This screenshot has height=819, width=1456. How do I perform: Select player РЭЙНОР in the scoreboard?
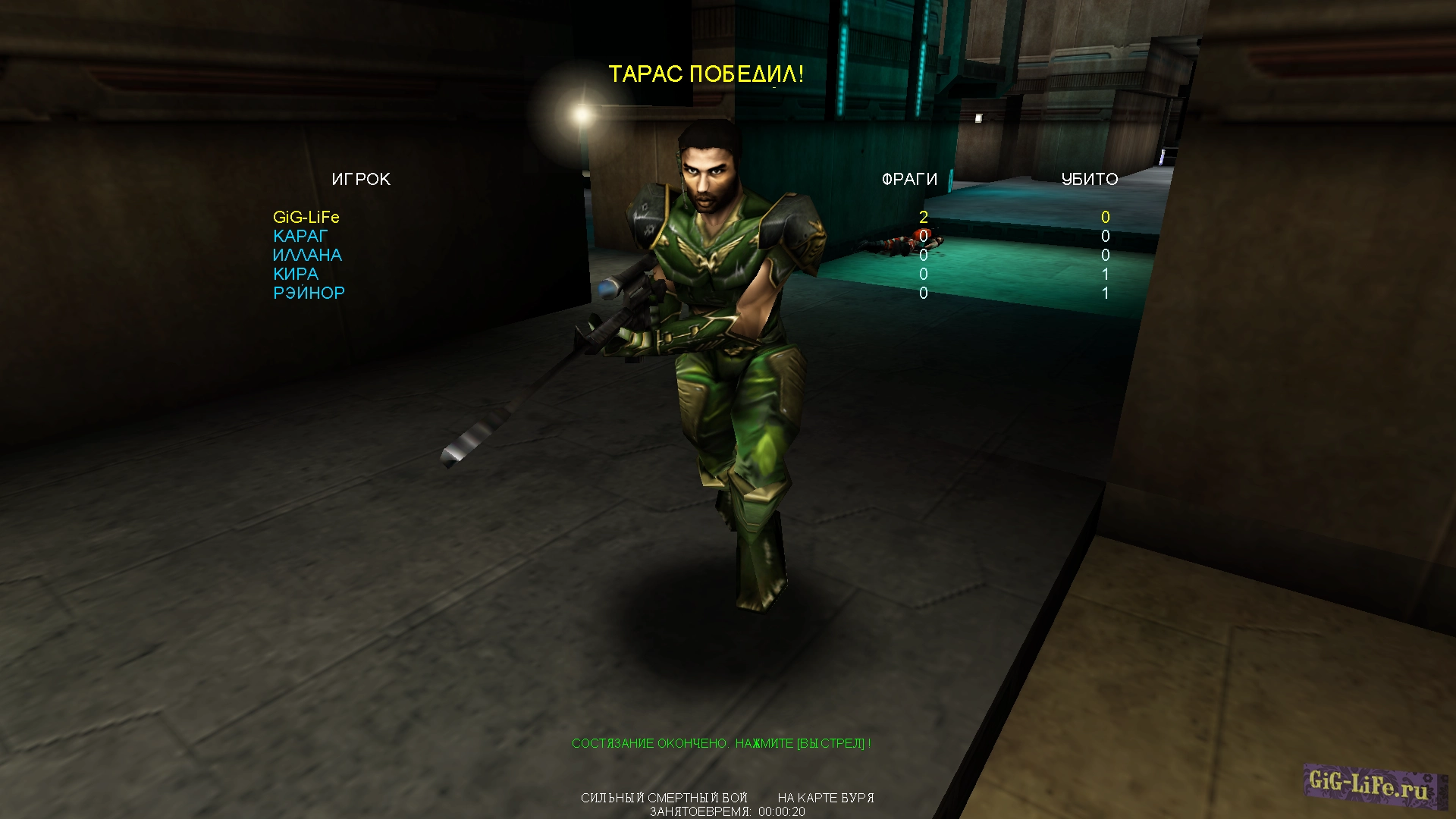308,293
